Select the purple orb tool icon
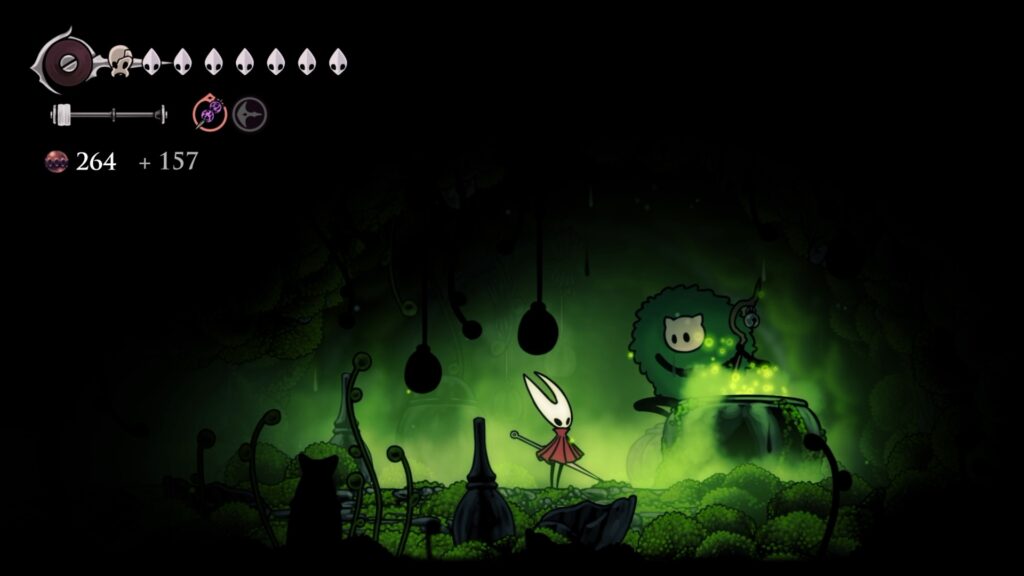This screenshot has height=576, width=1024. 210,115
